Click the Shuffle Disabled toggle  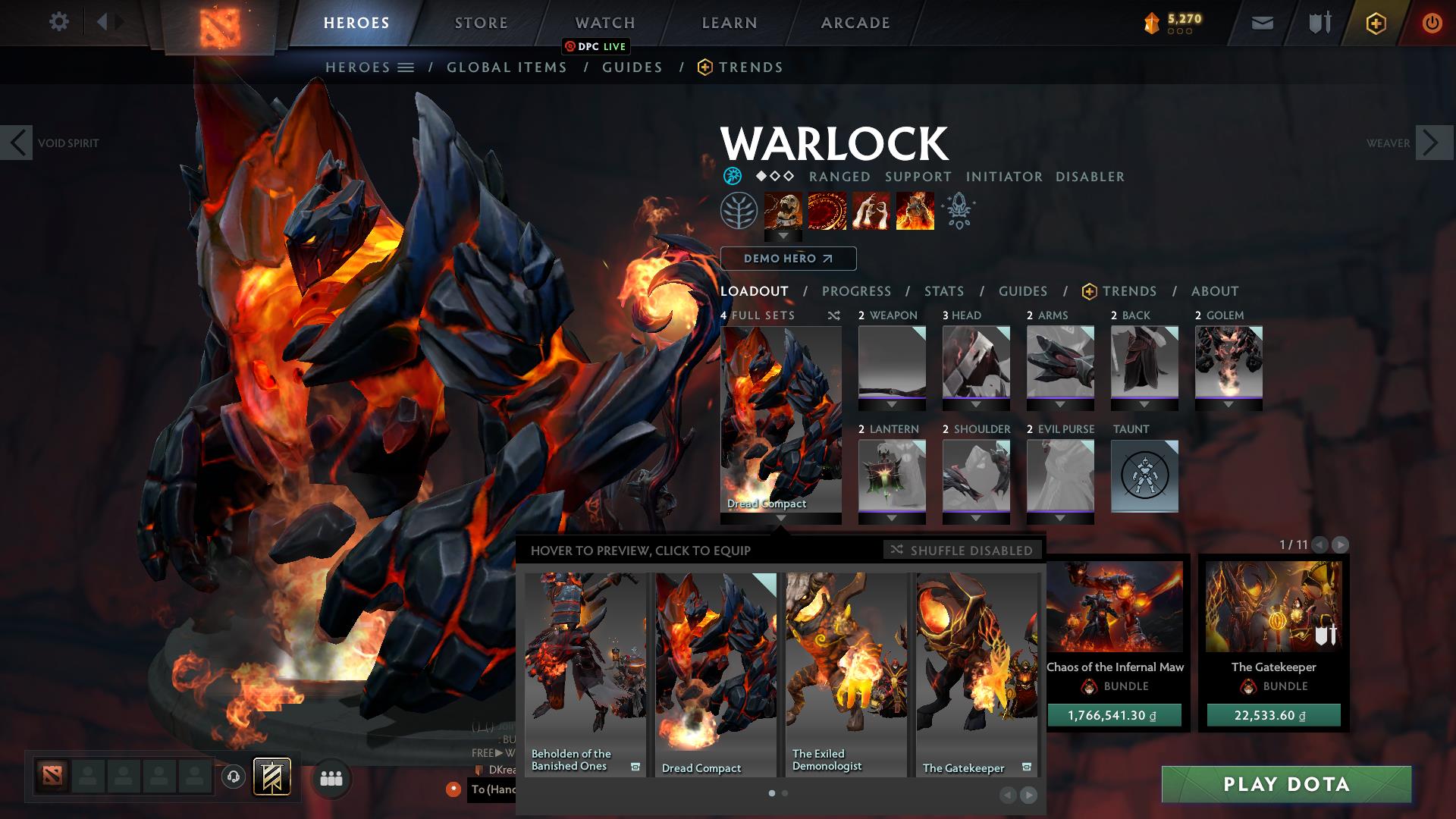click(x=962, y=551)
